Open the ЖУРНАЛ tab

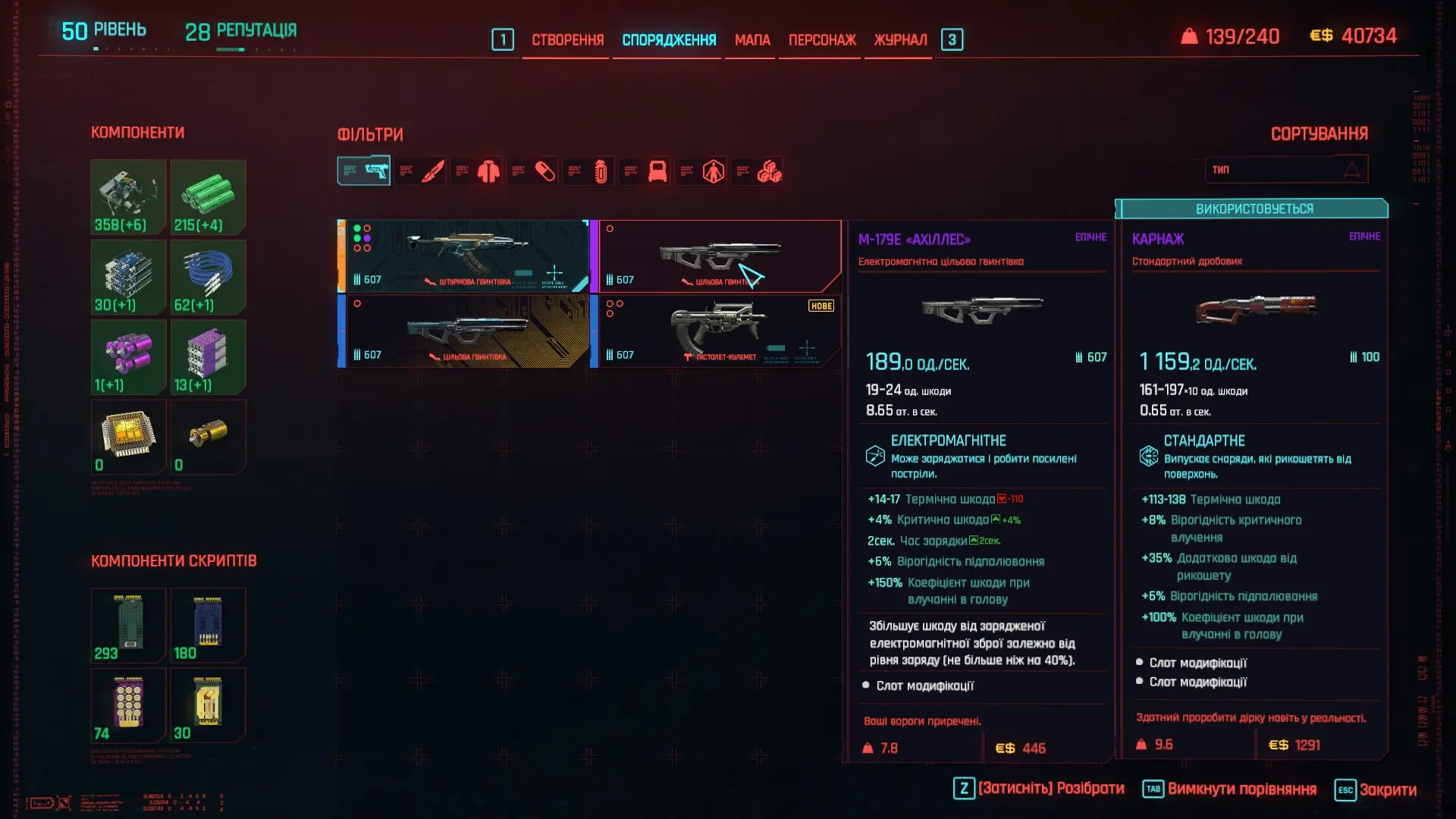point(900,40)
